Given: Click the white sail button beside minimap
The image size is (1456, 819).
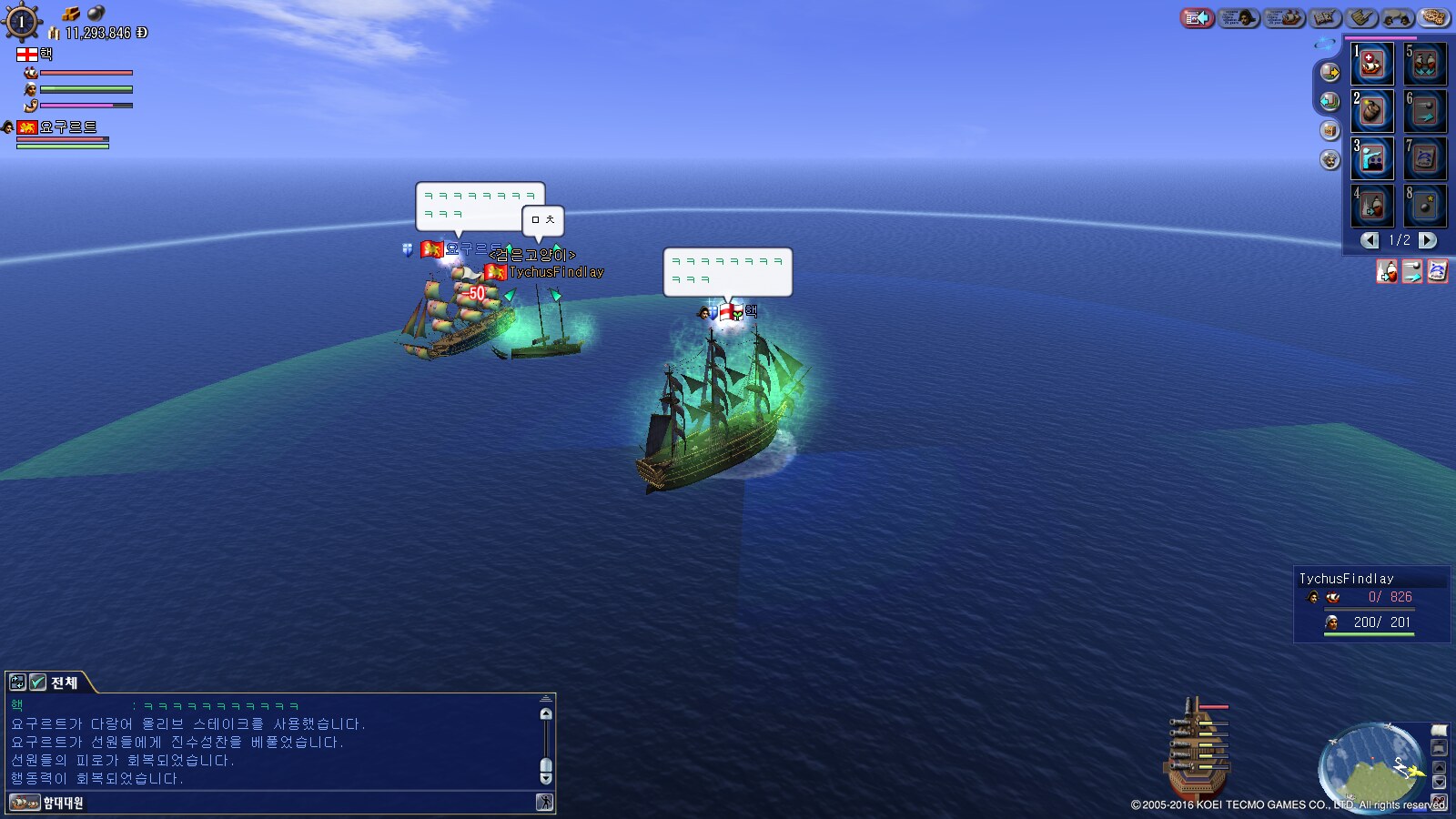Looking at the screenshot, I should click(1439, 731).
